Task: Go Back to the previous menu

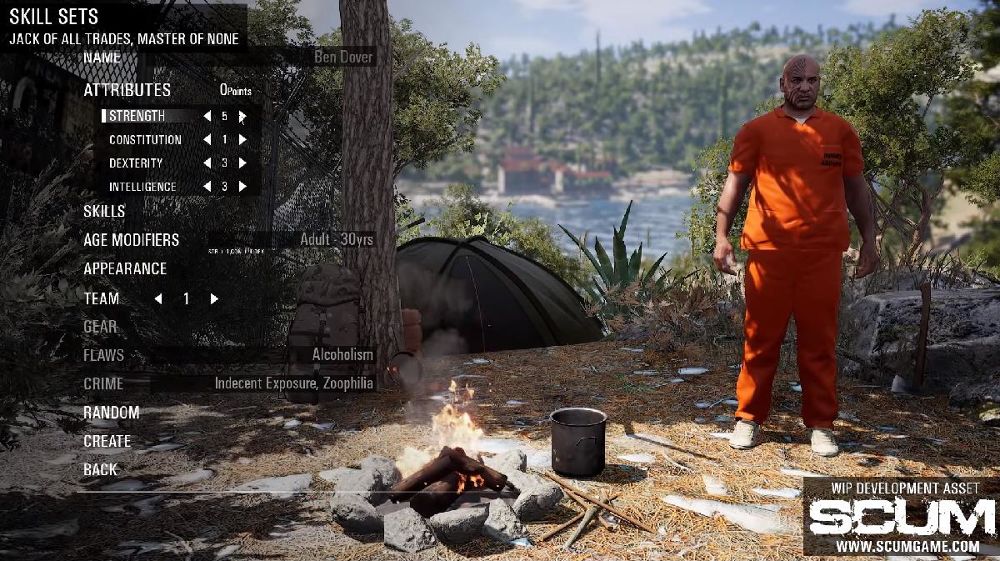Action: click(100, 469)
